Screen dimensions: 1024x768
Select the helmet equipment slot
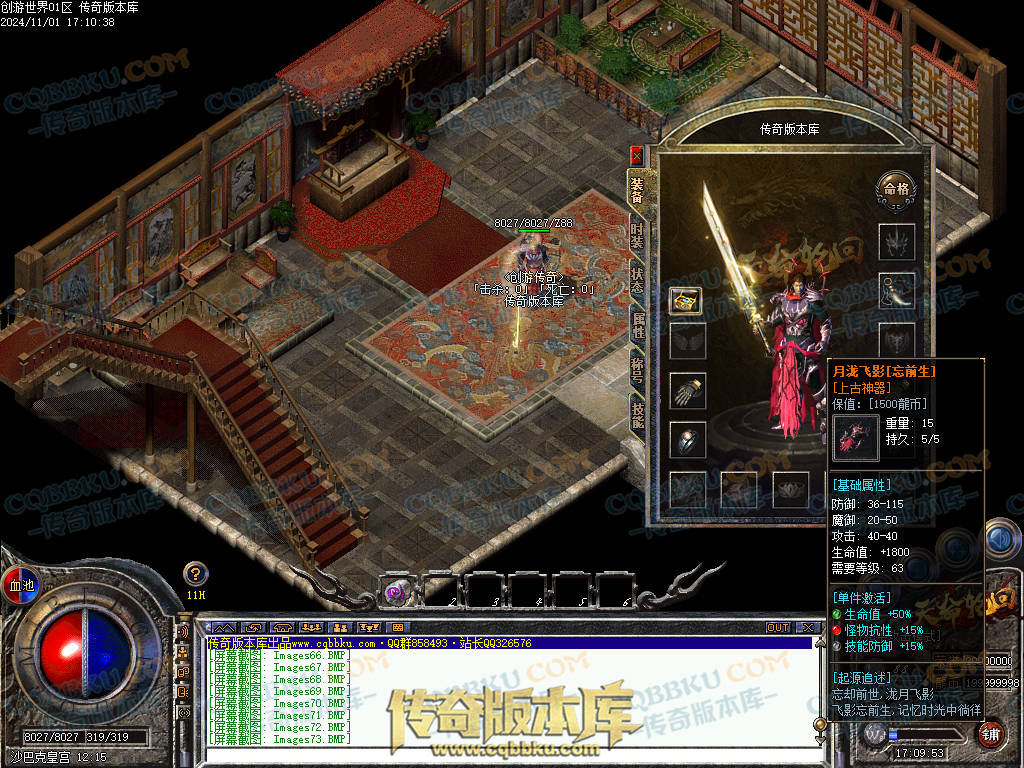click(896, 241)
